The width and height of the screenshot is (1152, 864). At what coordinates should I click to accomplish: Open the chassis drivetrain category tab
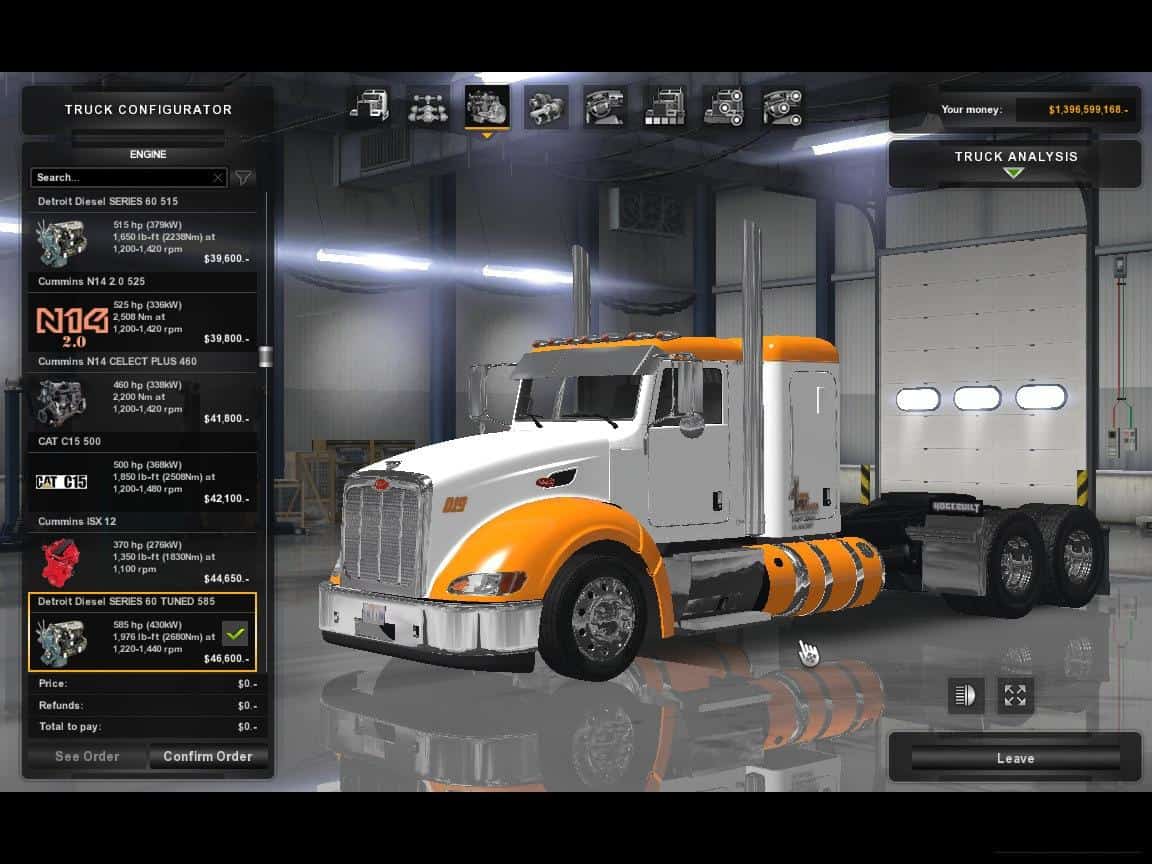(428, 106)
